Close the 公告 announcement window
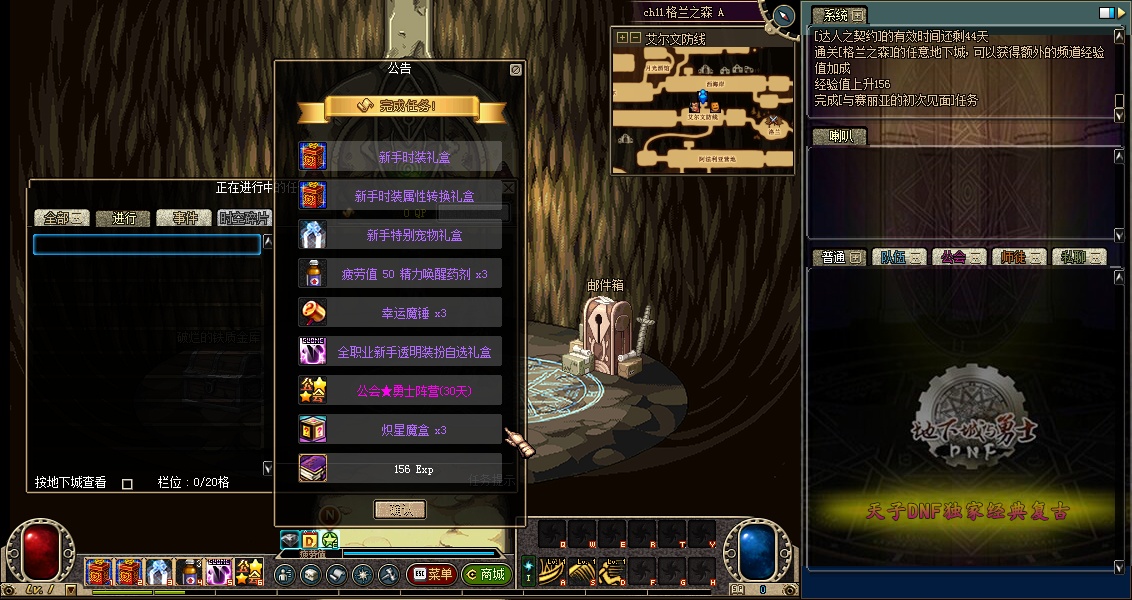 point(515,70)
